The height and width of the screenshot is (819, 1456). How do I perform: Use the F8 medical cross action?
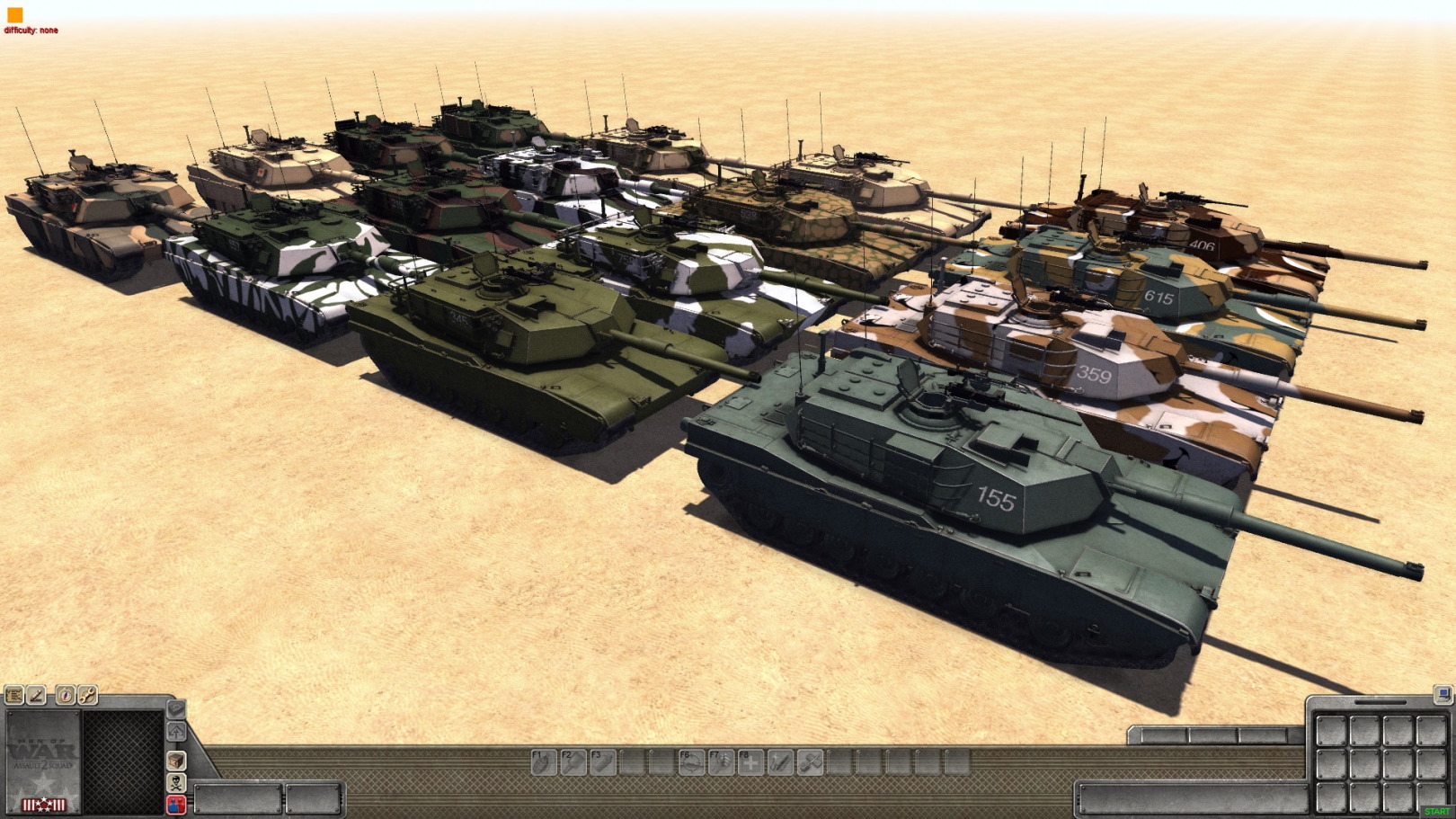750,762
